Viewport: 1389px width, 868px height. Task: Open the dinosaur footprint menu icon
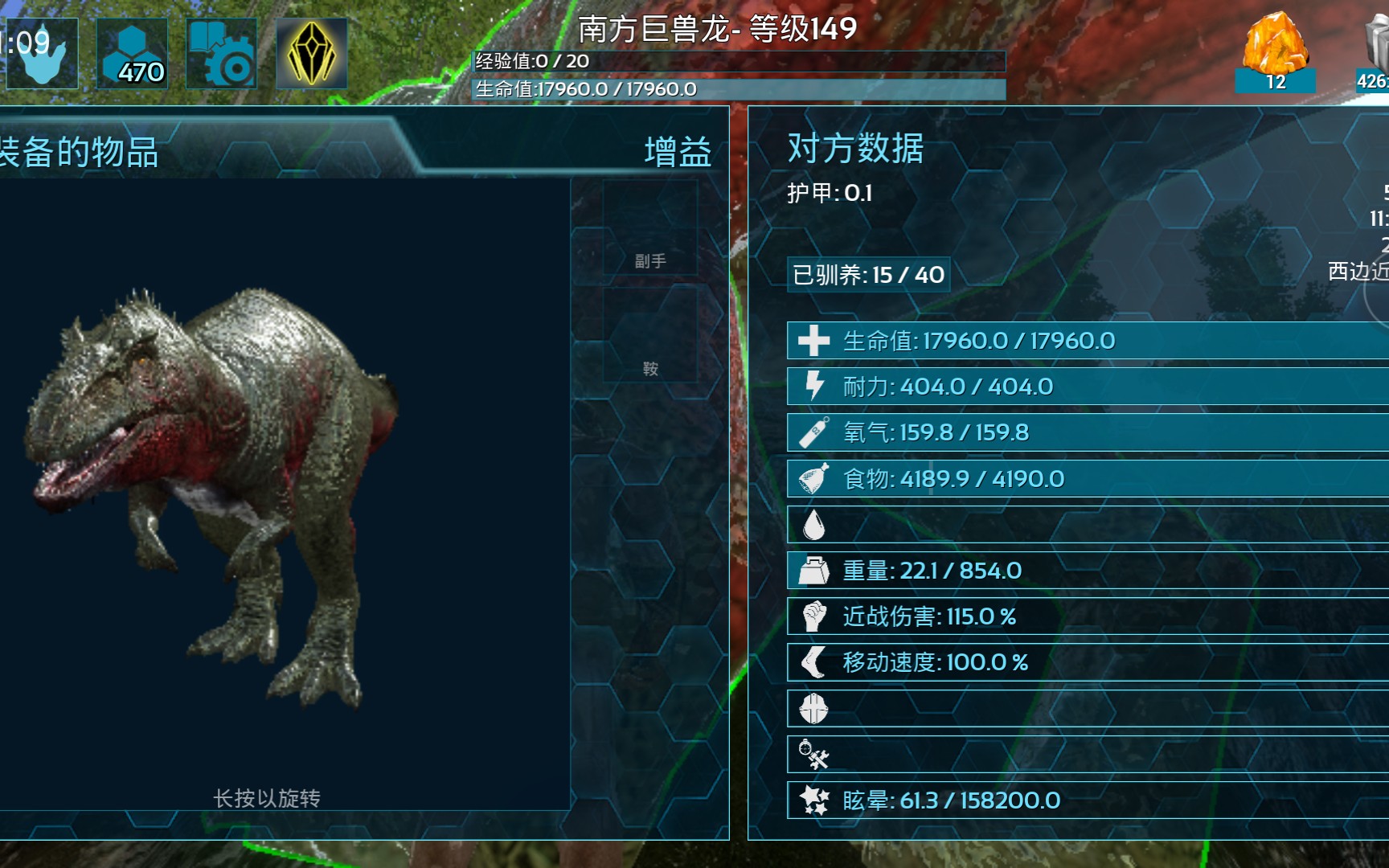(40, 53)
